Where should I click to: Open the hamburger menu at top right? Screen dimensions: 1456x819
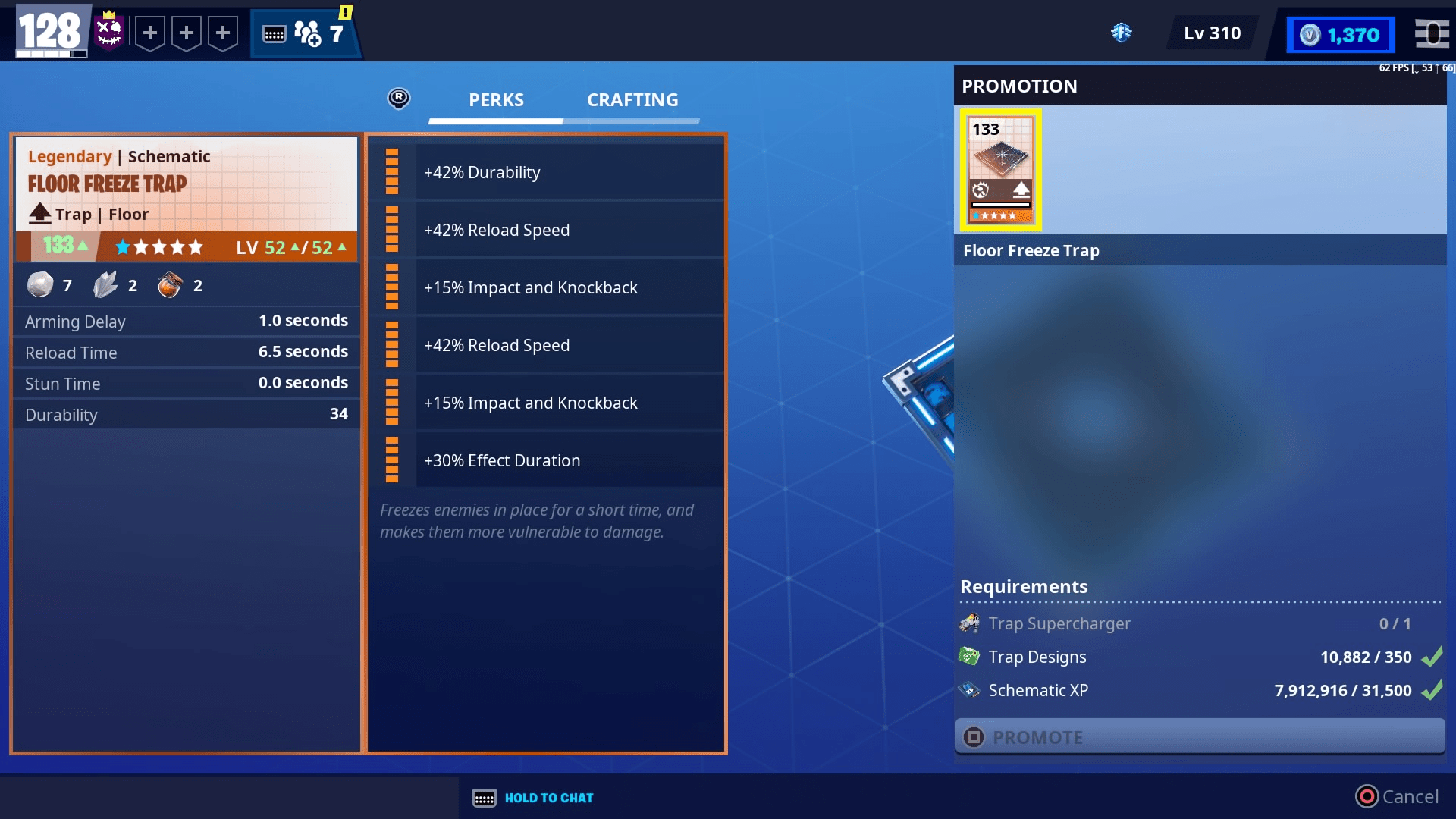1432,34
